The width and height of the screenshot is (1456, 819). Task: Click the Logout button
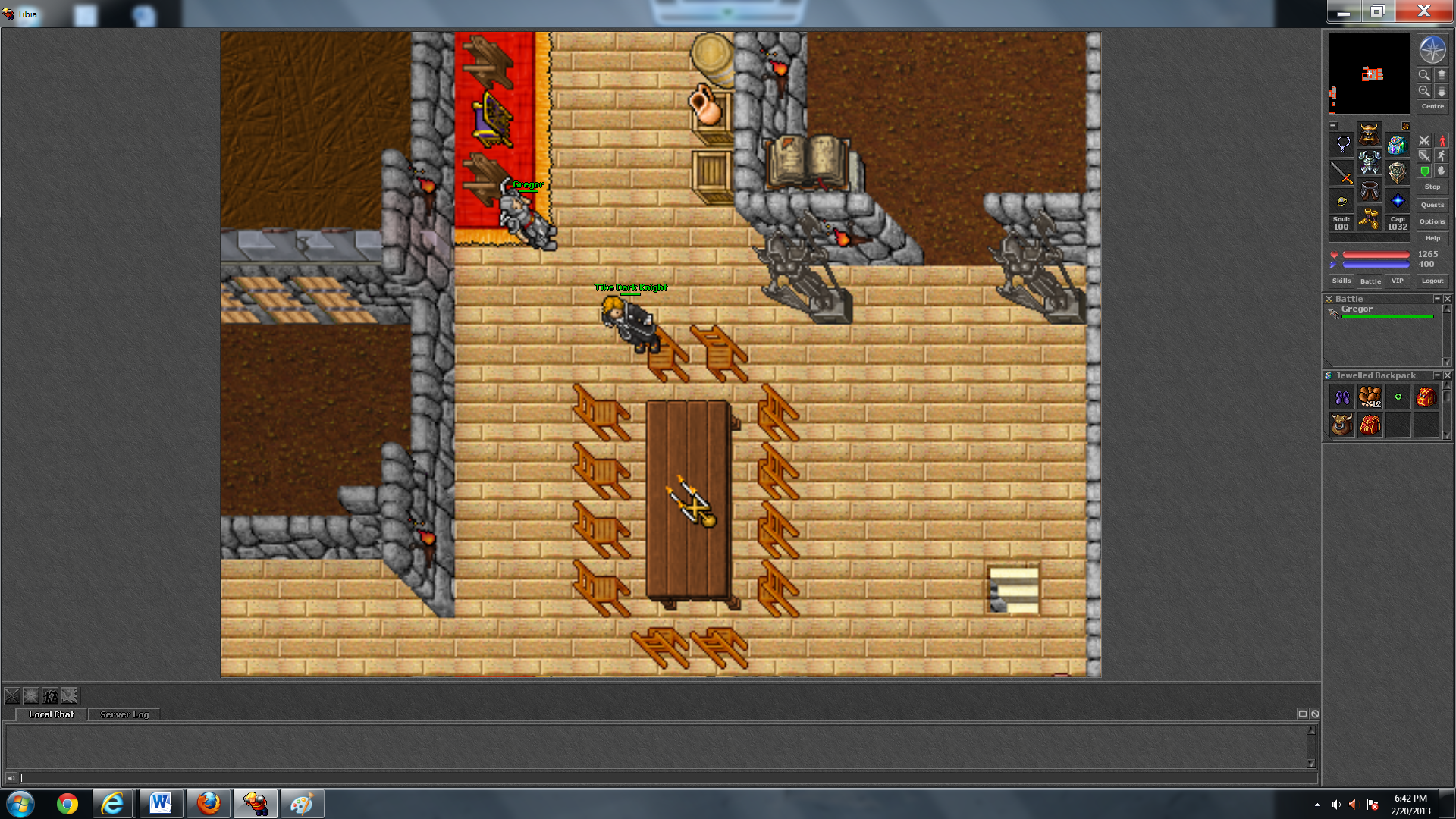1432,281
